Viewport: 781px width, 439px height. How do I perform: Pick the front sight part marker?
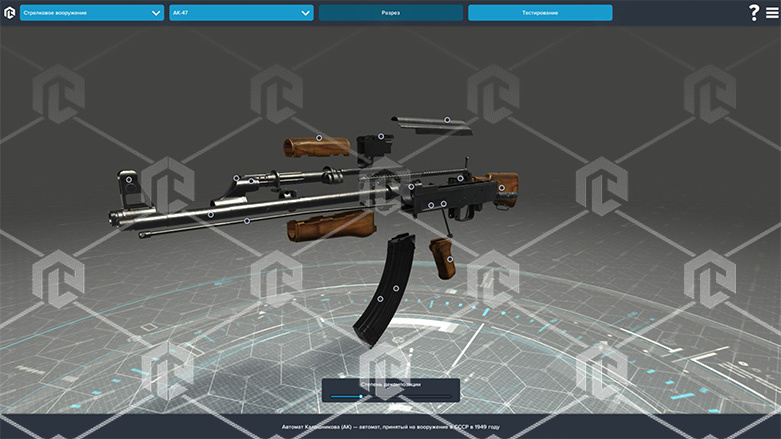(x=129, y=180)
